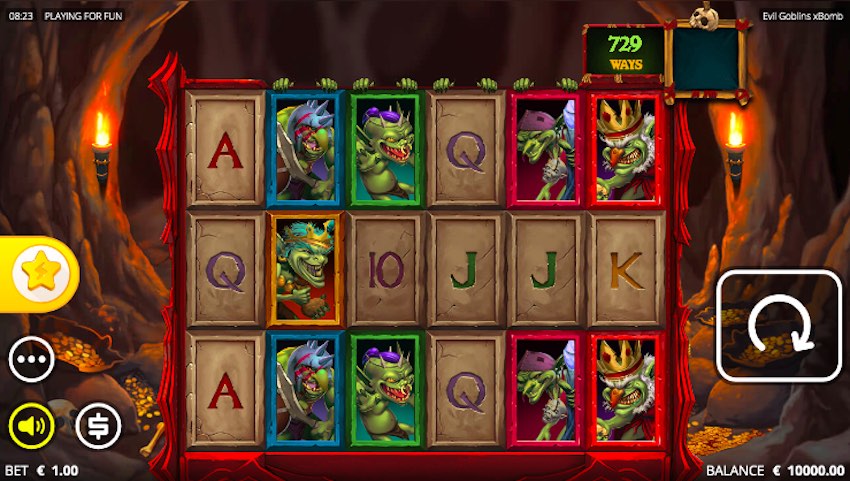Open bet settings with the dollar icon
Image resolution: width=850 pixels, height=481 pixels.
(x=98, y=427)
